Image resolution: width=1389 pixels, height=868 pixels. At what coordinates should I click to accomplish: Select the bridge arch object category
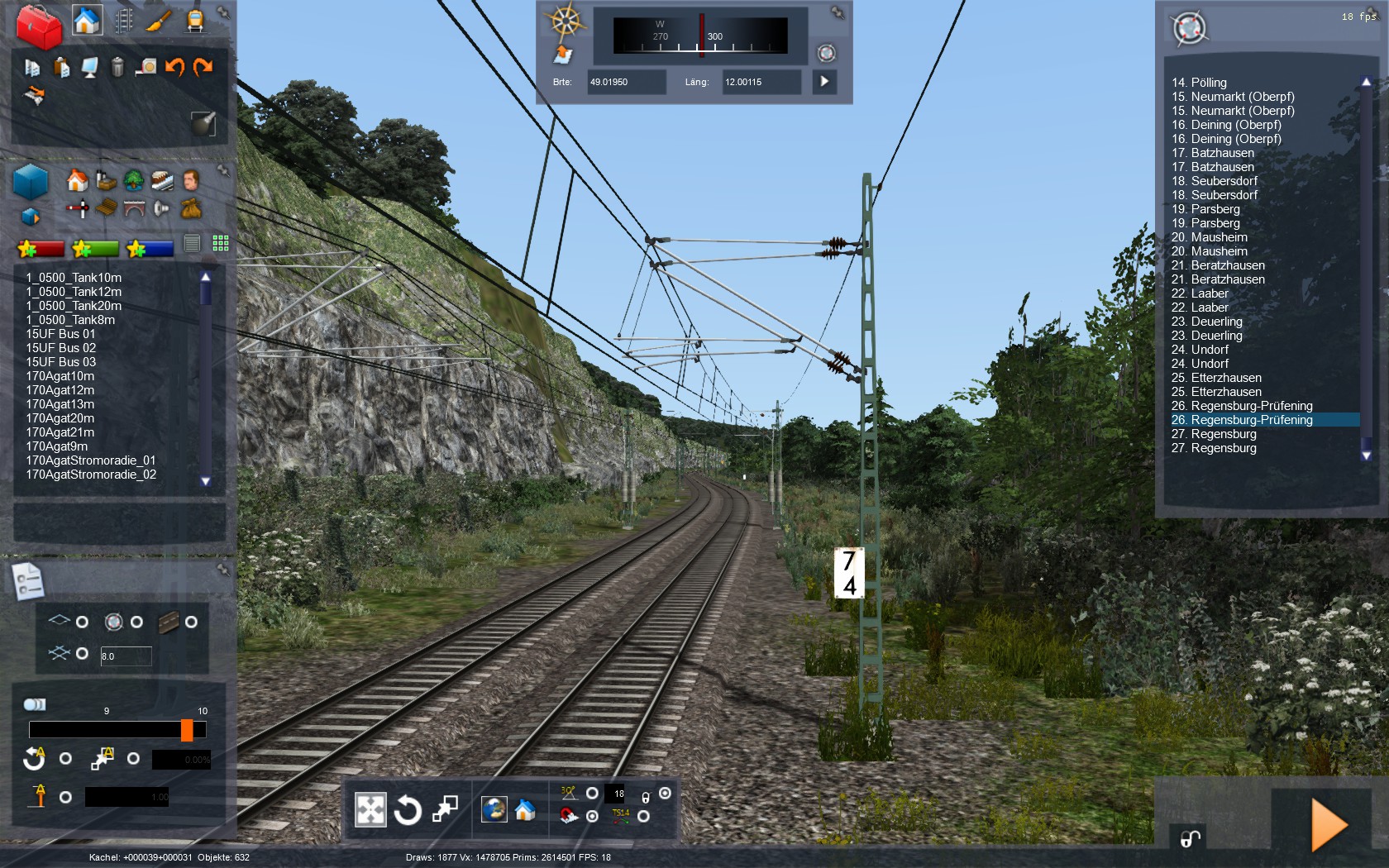(x=134, y=208)
